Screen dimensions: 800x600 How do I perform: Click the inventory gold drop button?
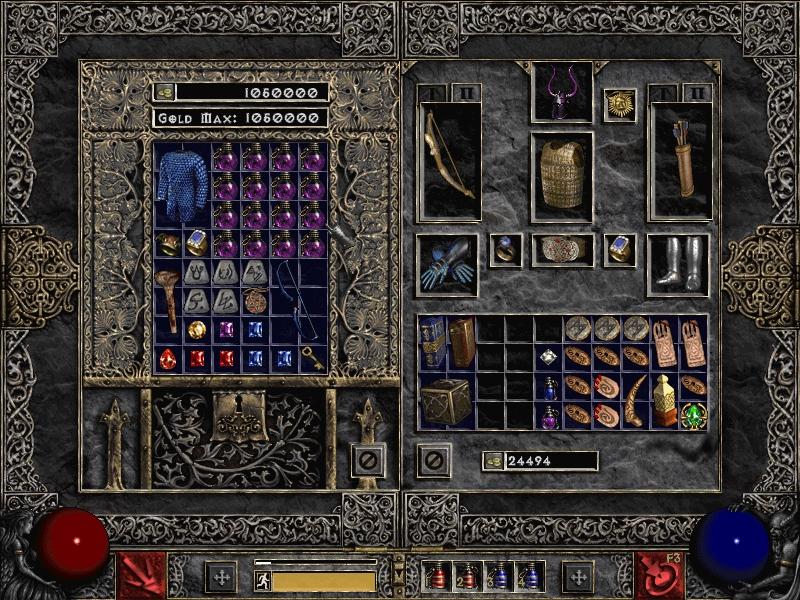(492, 461)
